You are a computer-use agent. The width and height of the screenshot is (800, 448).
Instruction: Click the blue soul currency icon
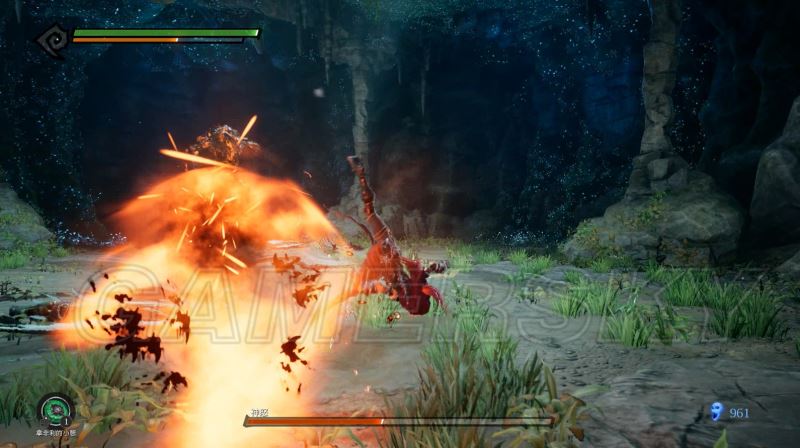pyautogui.click(x=716, y=411)
